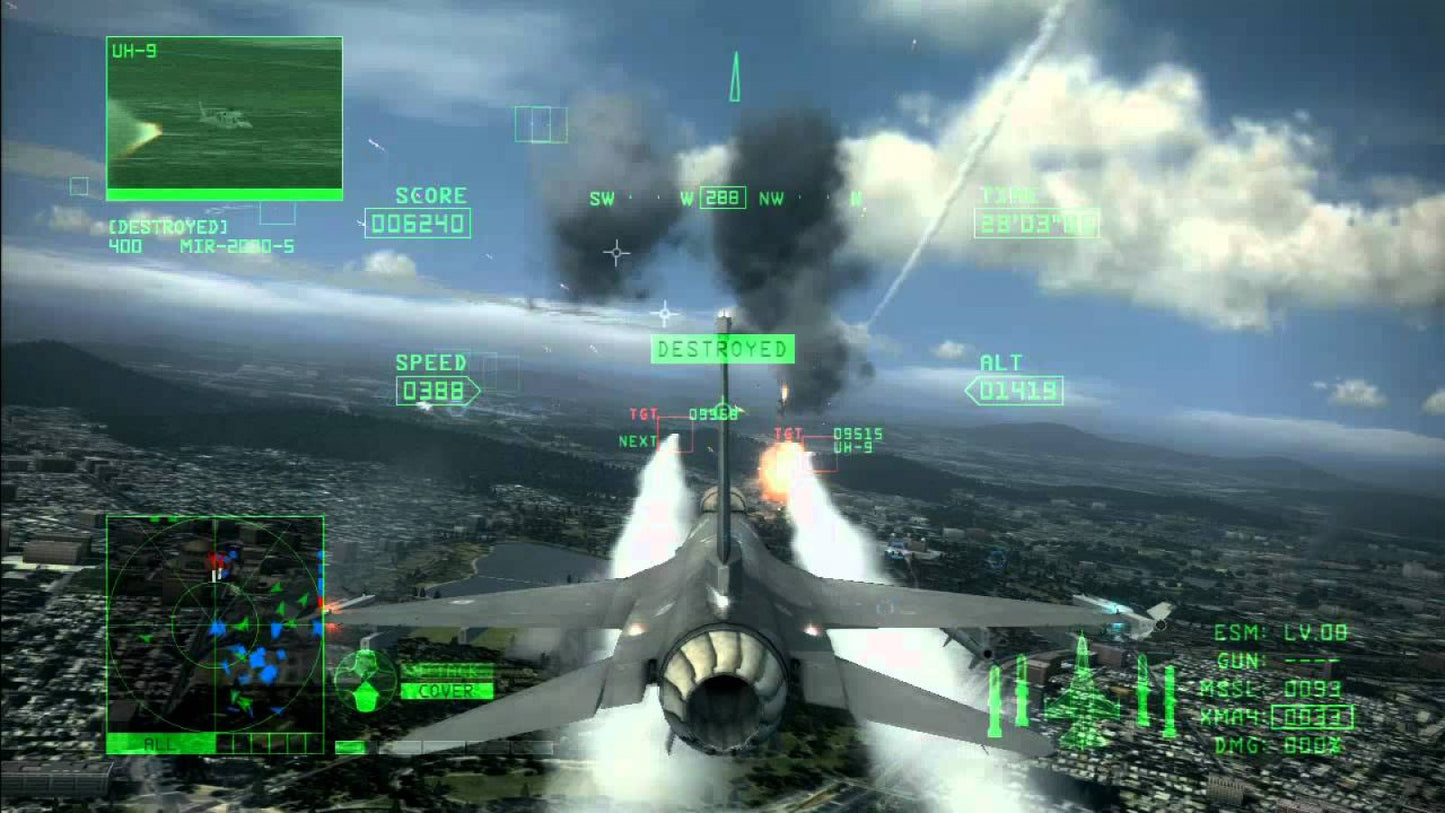Image resolution: width=1445 pixels, height=813 pixels.
Task: Click the compass heading indicator showing 288
Action: pos(723,198)
